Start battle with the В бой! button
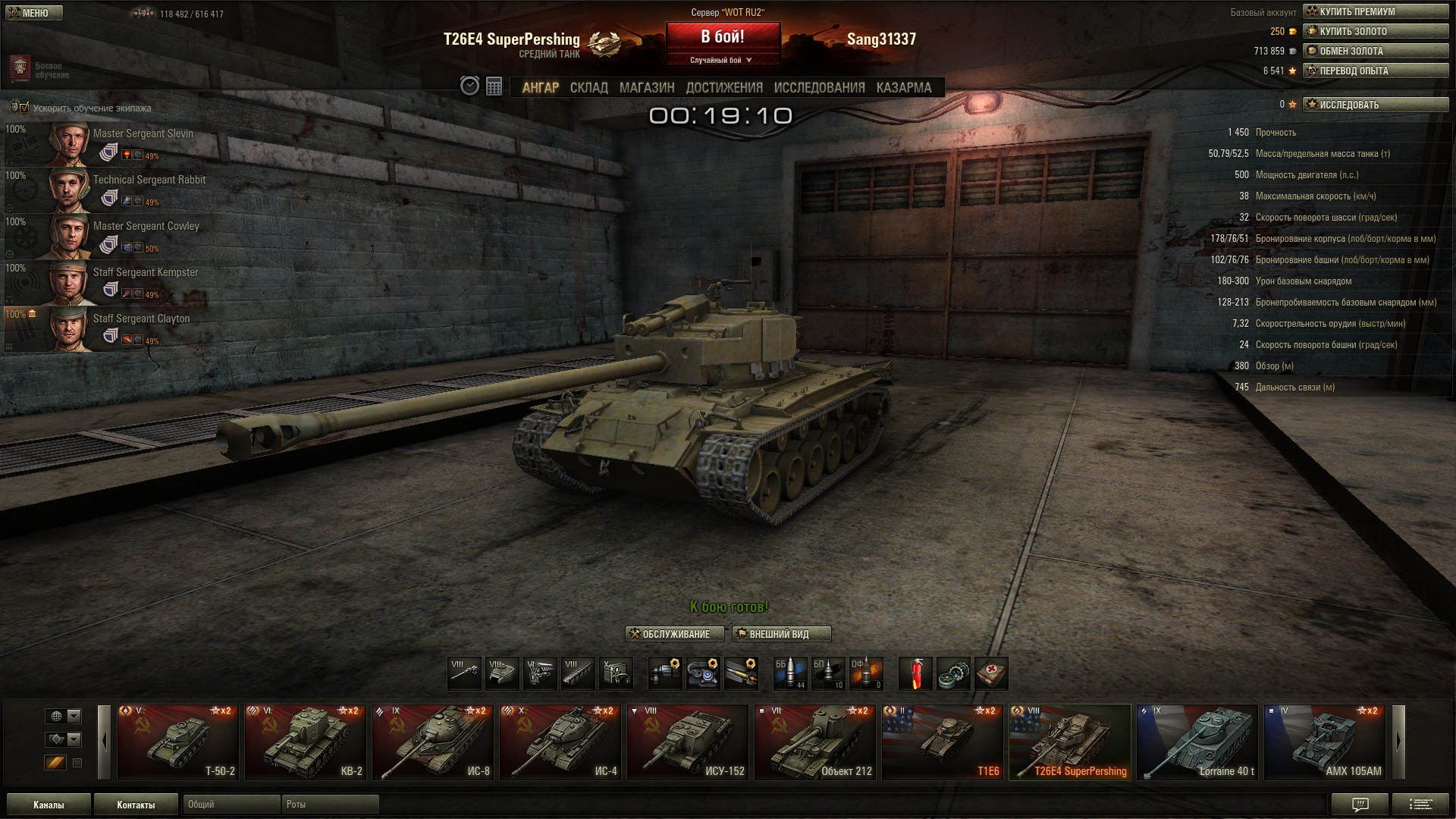The width and height of the screenshot is (1456, 819). tap(723, 37)
